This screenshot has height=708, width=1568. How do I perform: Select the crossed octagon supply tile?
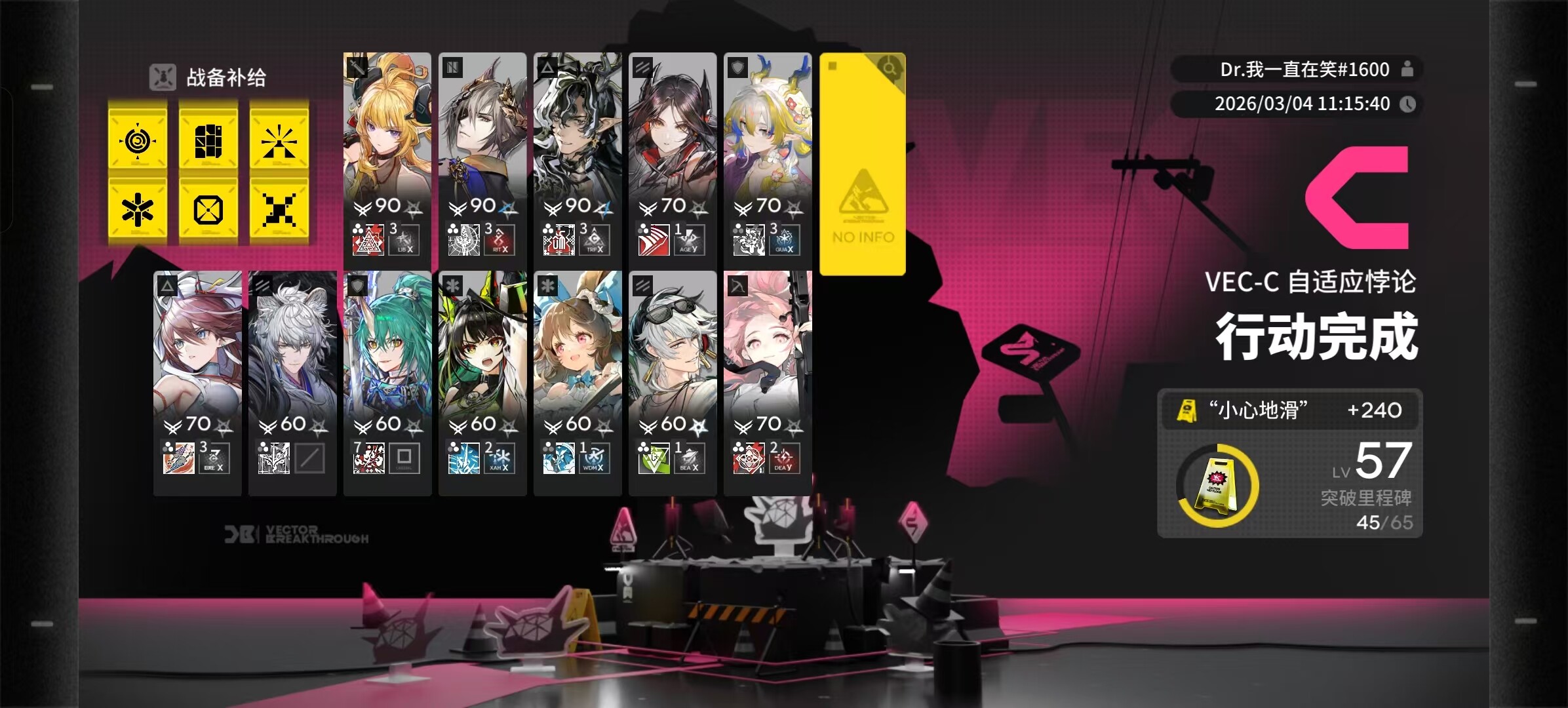pyautogui.click(x=208, y=210)
